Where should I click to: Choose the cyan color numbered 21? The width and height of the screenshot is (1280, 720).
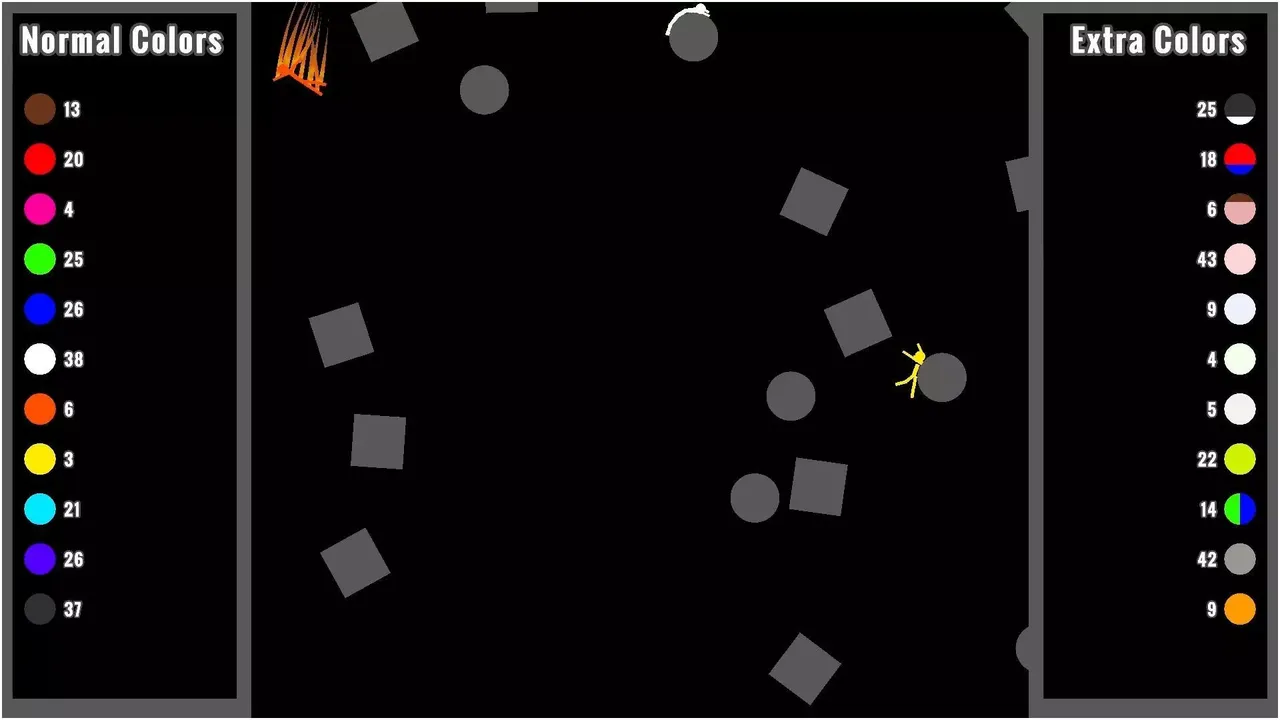coord(40,510)
